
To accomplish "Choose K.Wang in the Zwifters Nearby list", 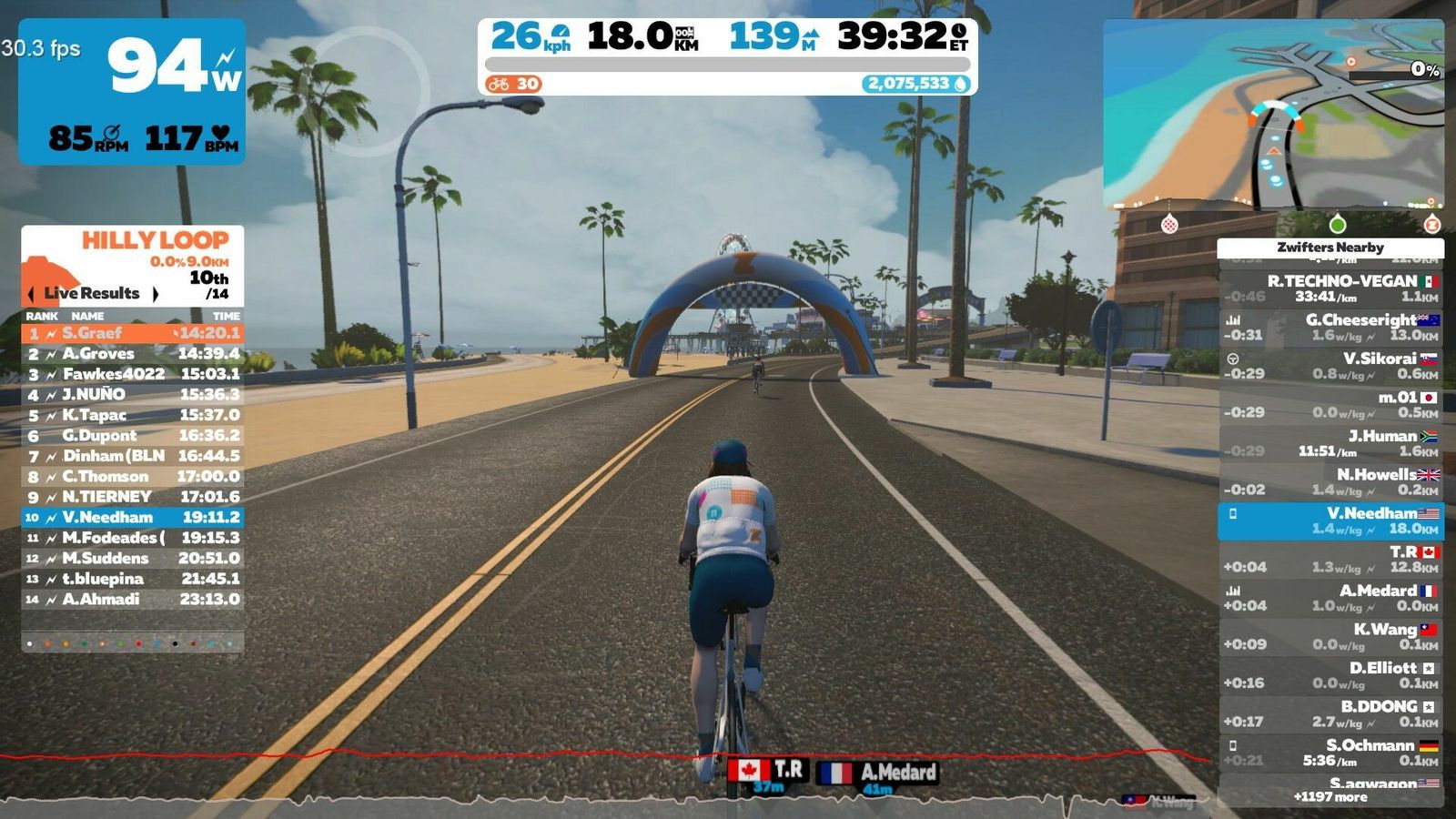I will tap(1330, 636).
